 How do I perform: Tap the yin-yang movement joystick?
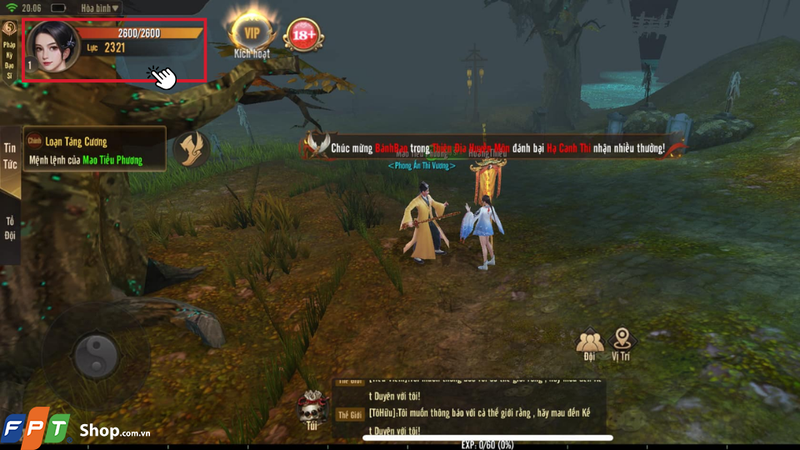pos(96,354)
